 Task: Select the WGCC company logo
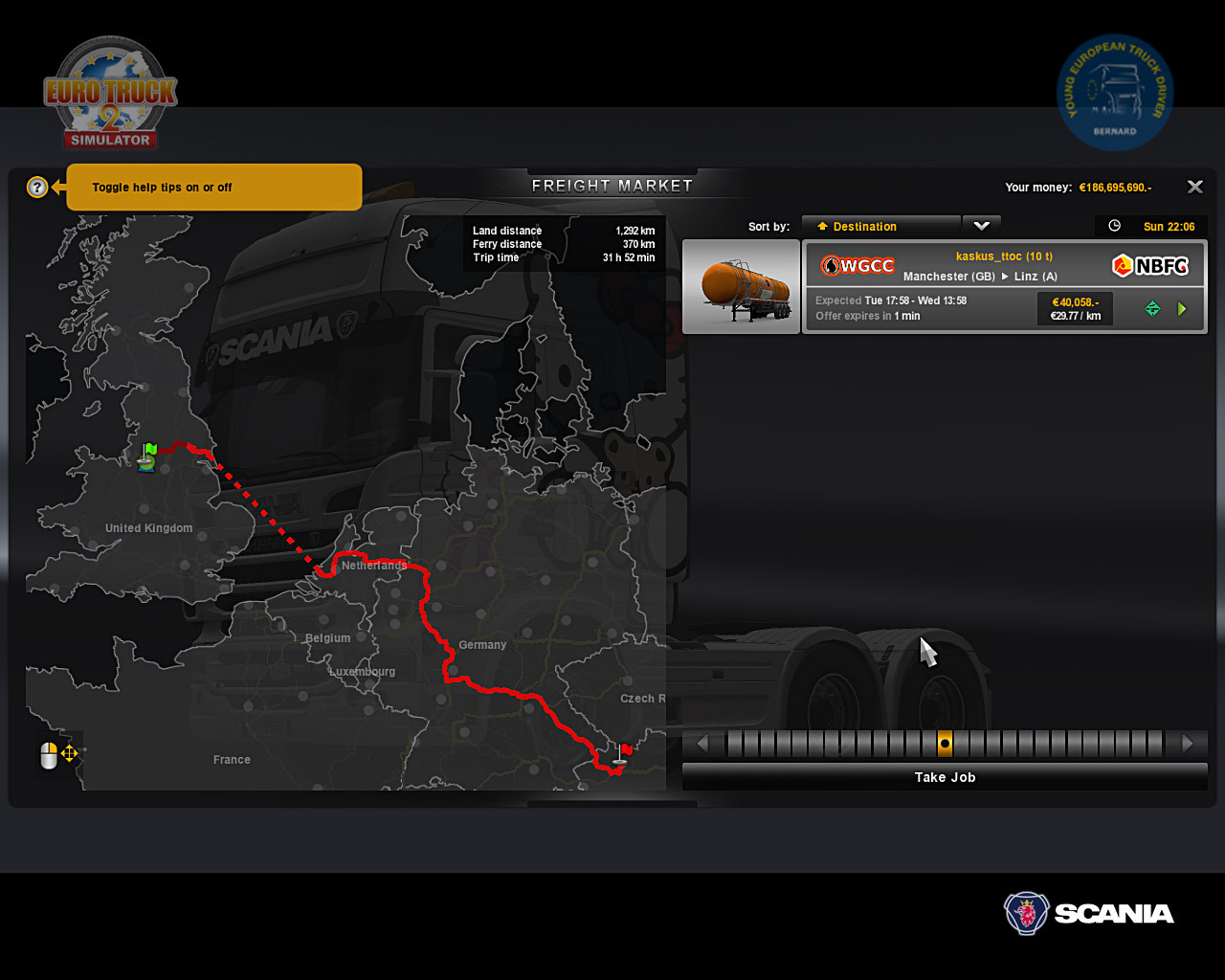pos(857,265)
